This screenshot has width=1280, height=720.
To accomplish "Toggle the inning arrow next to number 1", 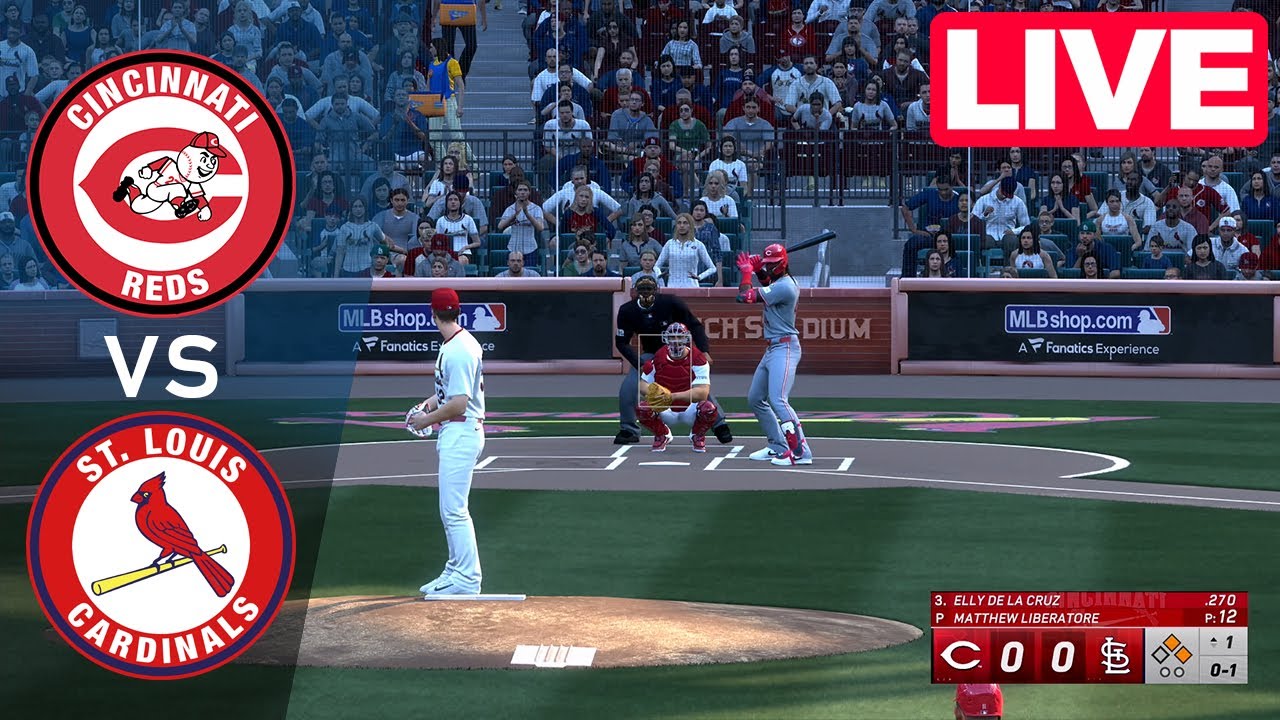I will (1214, 642).
